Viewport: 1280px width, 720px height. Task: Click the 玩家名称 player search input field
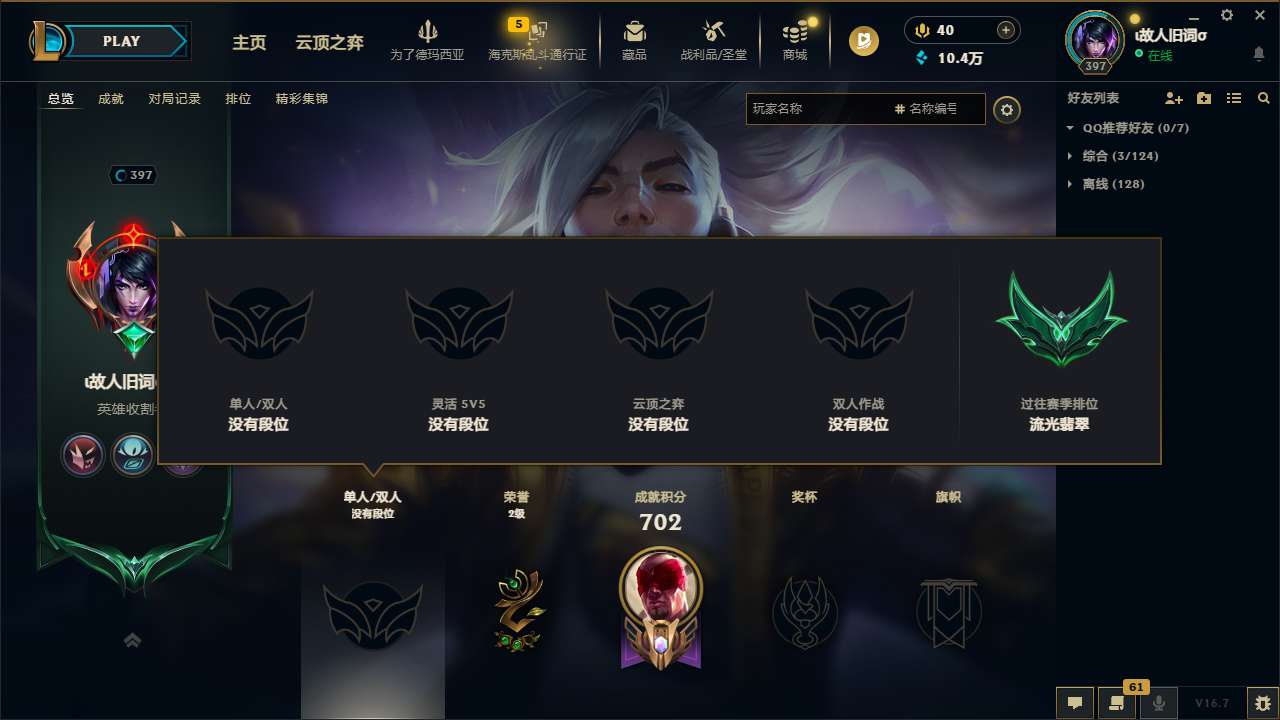830,109
